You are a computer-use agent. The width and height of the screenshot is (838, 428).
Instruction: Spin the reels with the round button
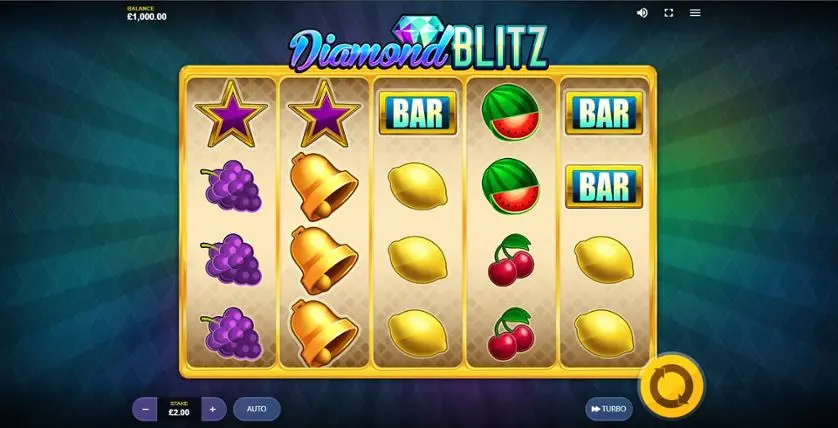tap(671, 383)
